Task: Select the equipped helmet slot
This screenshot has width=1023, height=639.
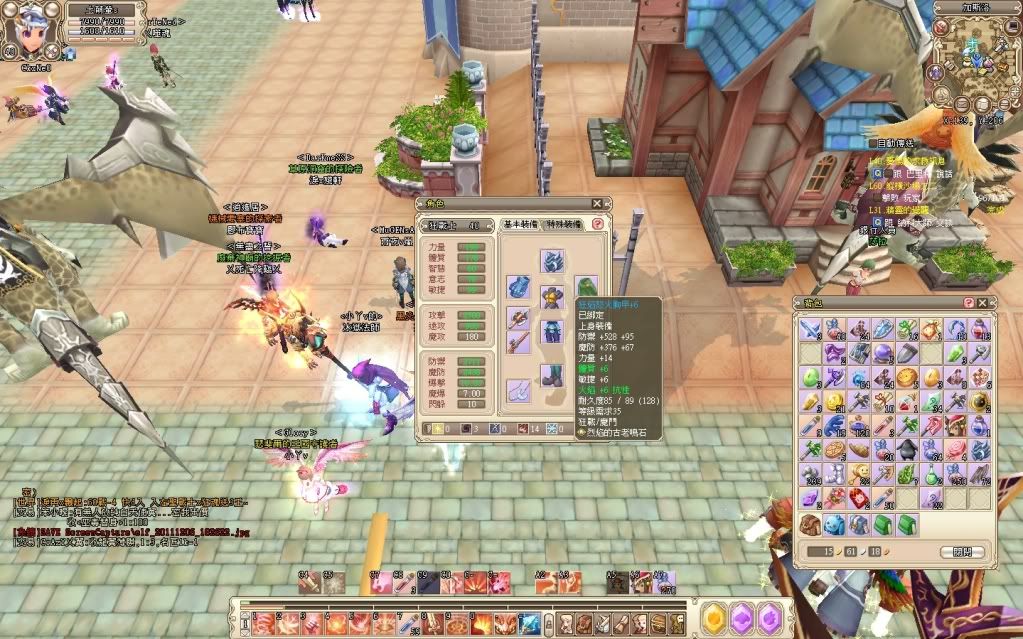Action: (x=552, y=262)
